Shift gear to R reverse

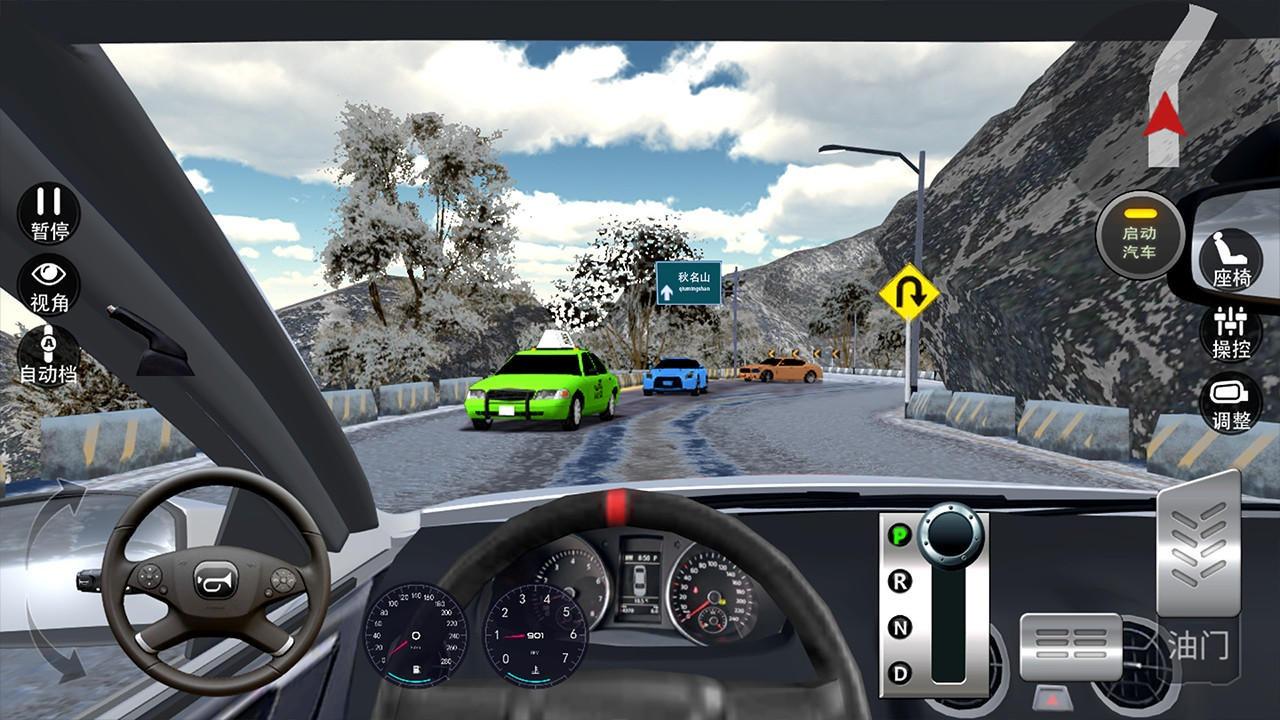(x=900, y=581)
